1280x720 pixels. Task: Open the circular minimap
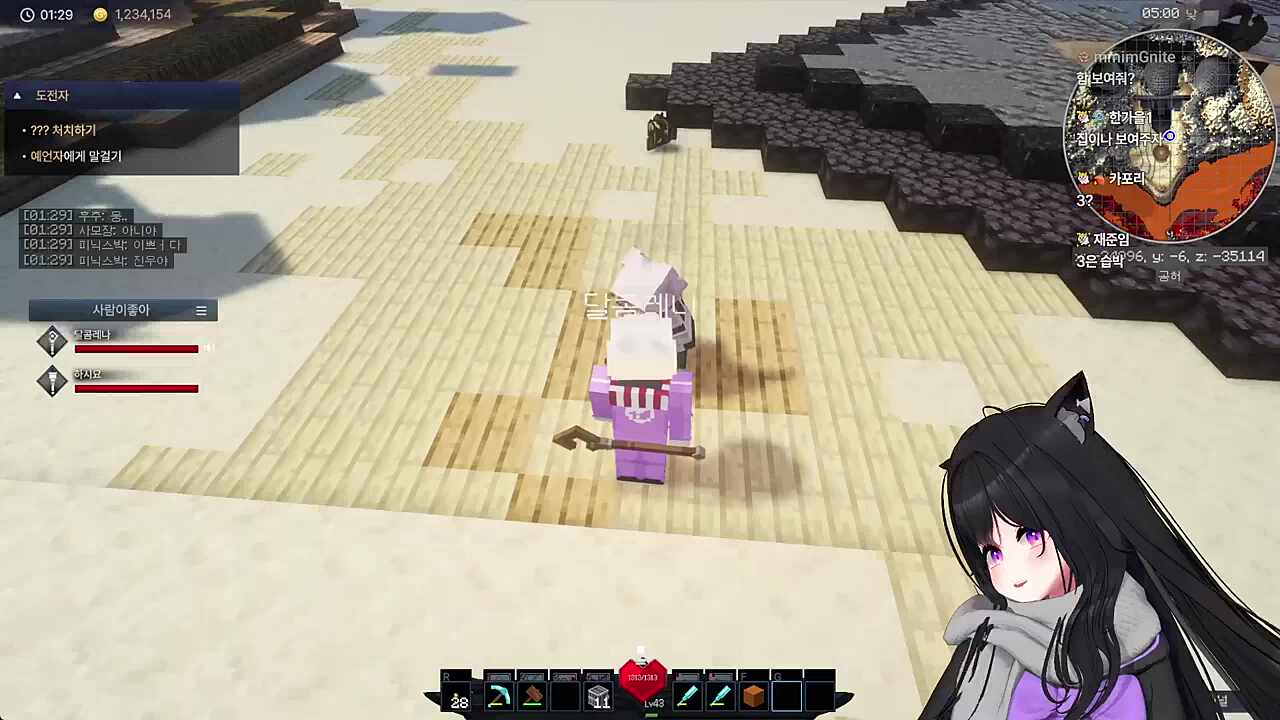point(1170,136)
